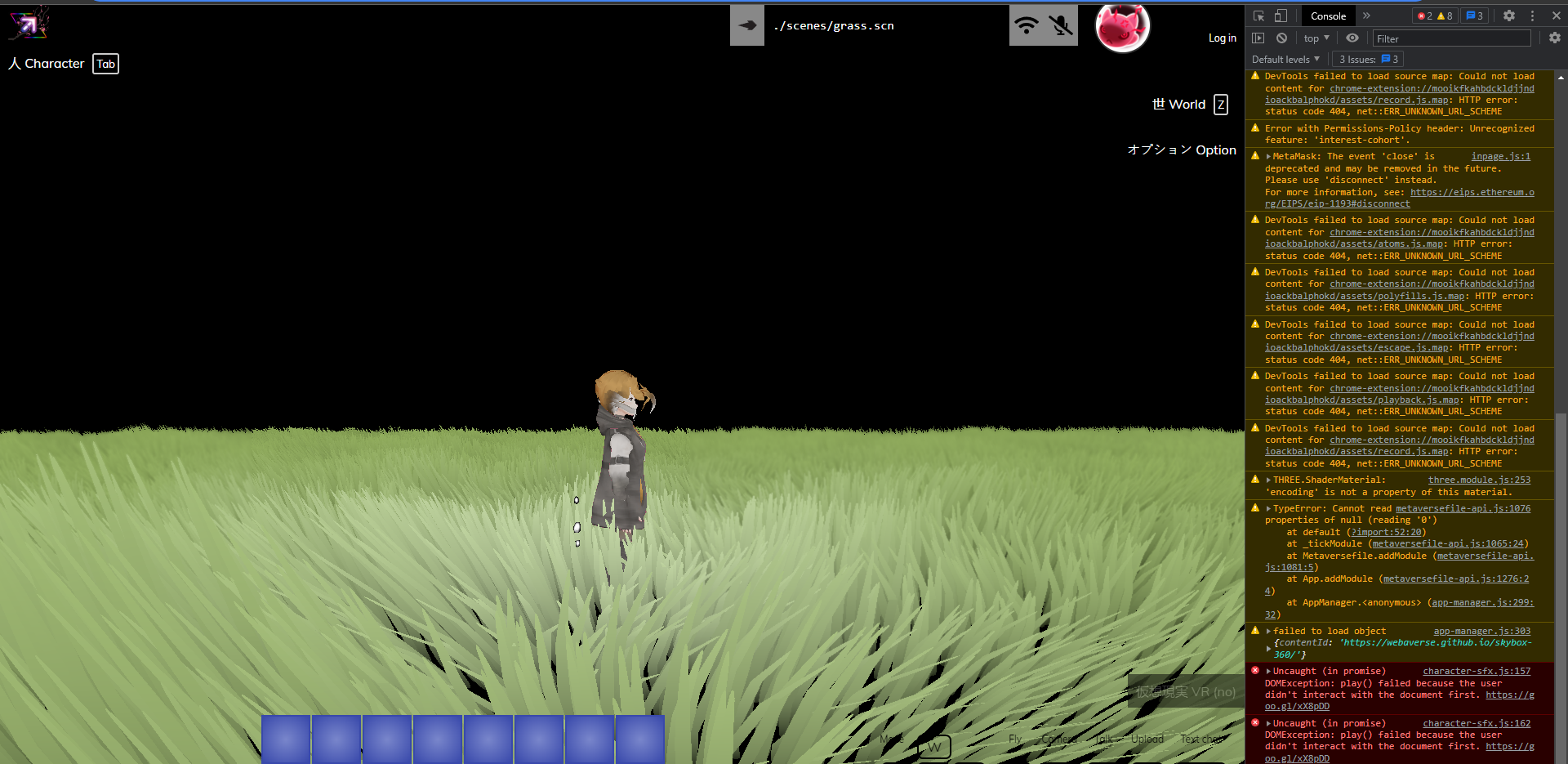
Task: Open the 'top' execution context dropdown
Action: click(1316, 38)
